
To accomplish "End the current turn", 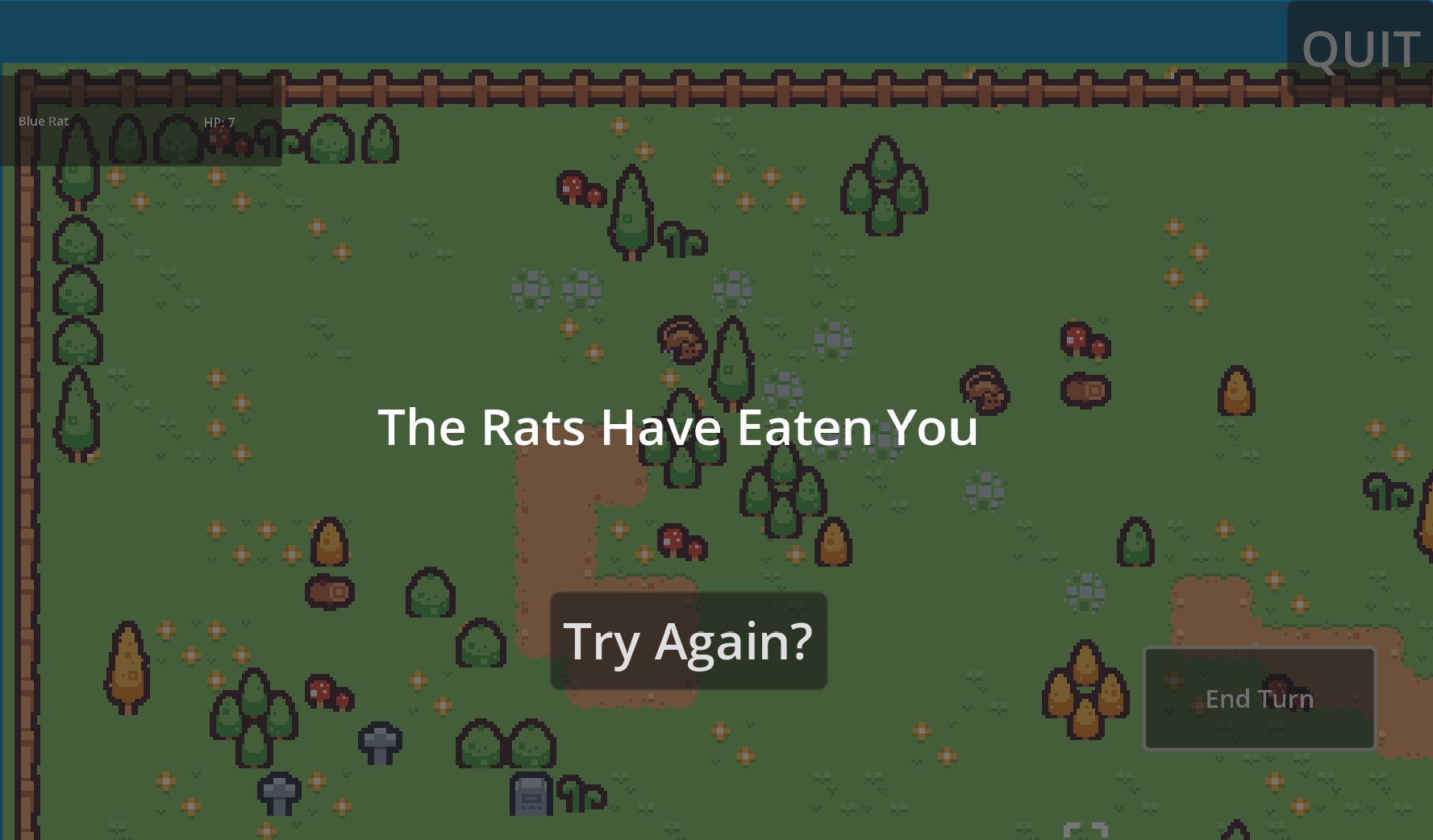I will (x=1259, y=698).
